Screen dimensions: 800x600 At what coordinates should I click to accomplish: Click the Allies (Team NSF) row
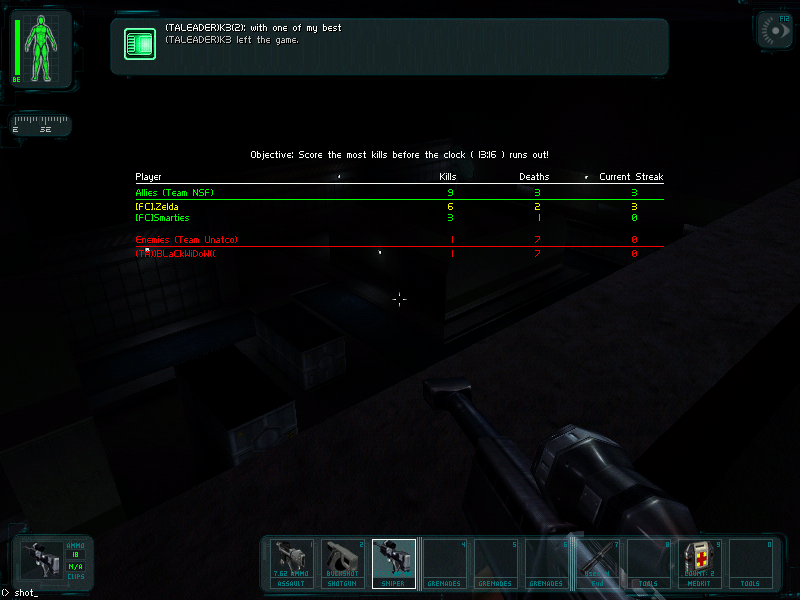tap(398, 192)
